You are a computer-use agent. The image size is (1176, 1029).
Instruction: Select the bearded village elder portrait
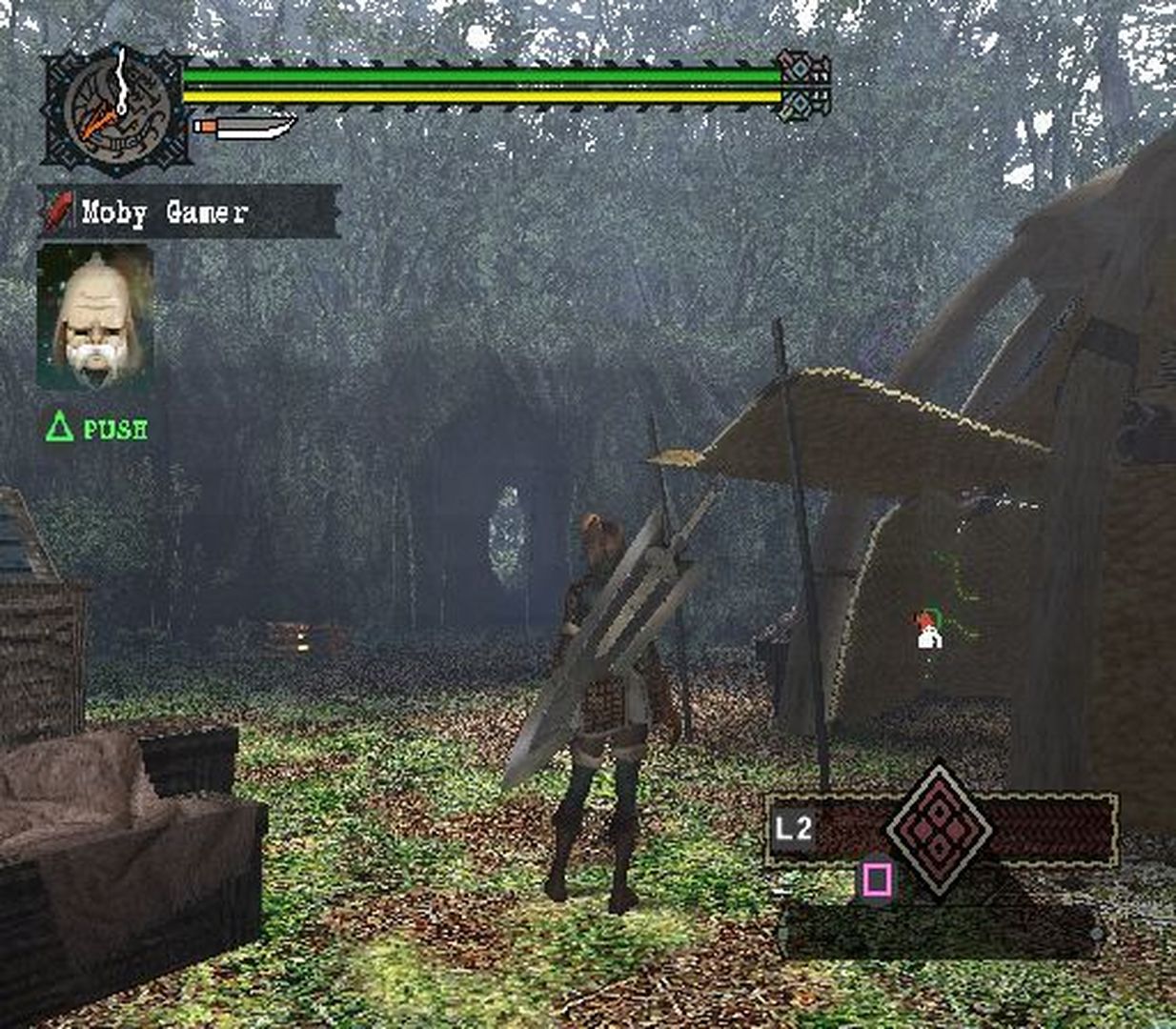(94, 317)
